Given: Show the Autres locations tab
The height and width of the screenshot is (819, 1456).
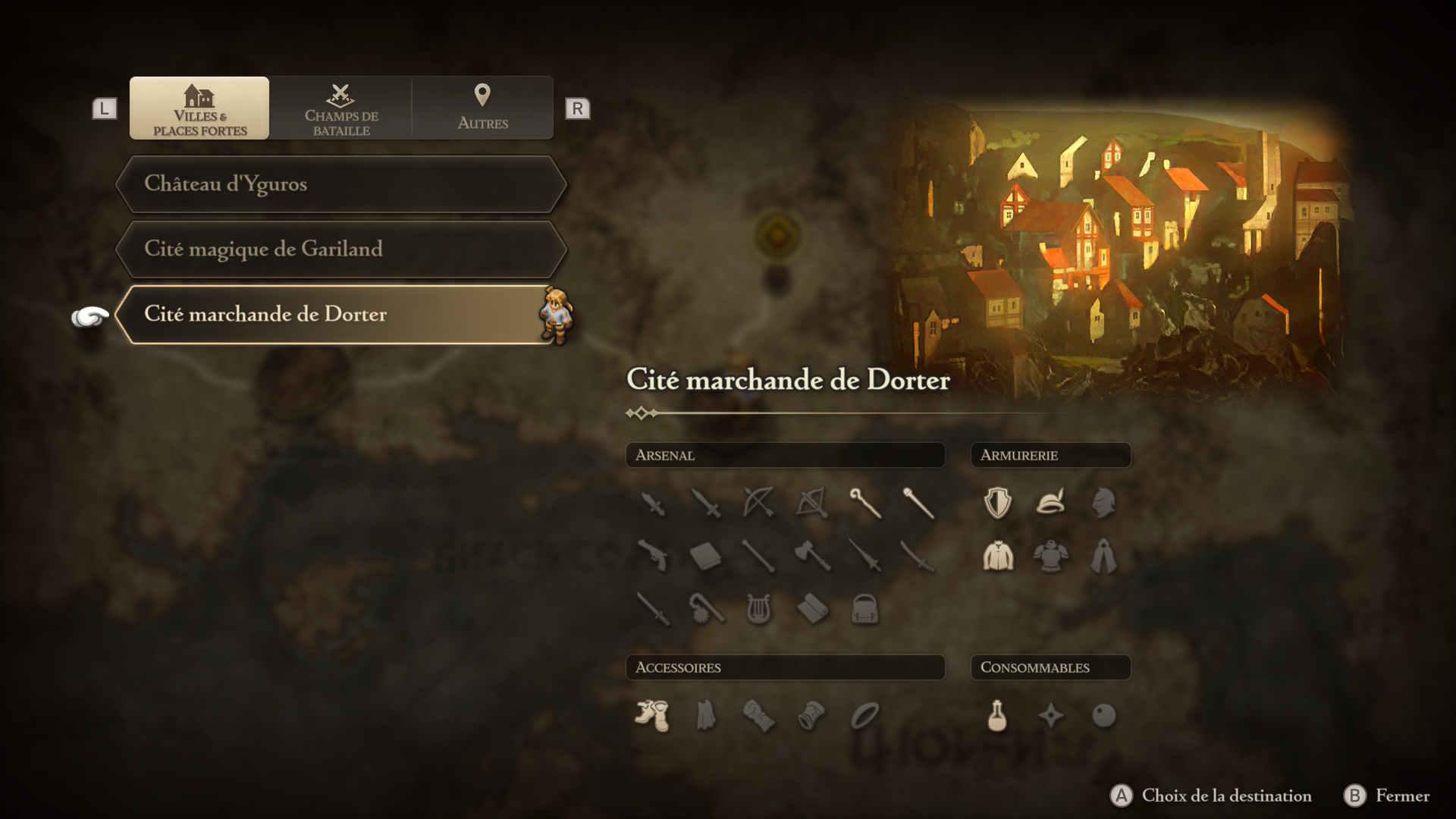Looking at the screenshot, I should (x=482, y=108).
